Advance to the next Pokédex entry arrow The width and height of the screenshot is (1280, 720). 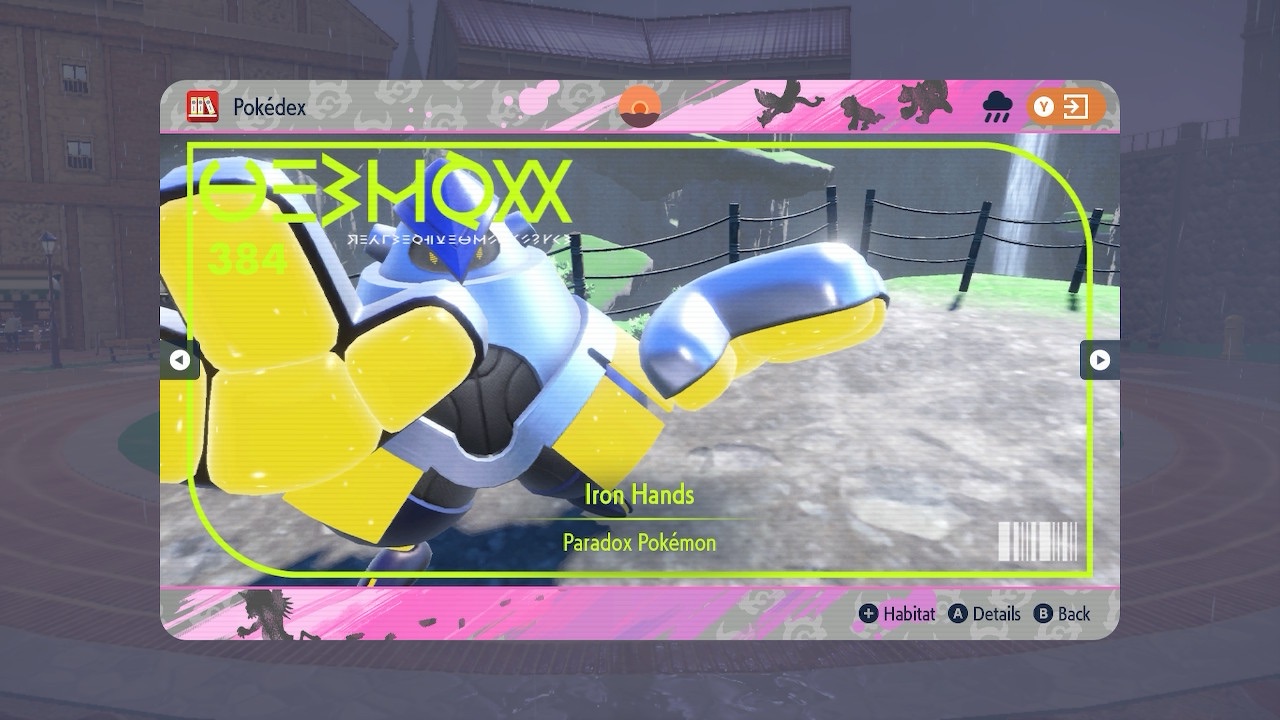pyautogui.click(x=1099, y=360)
